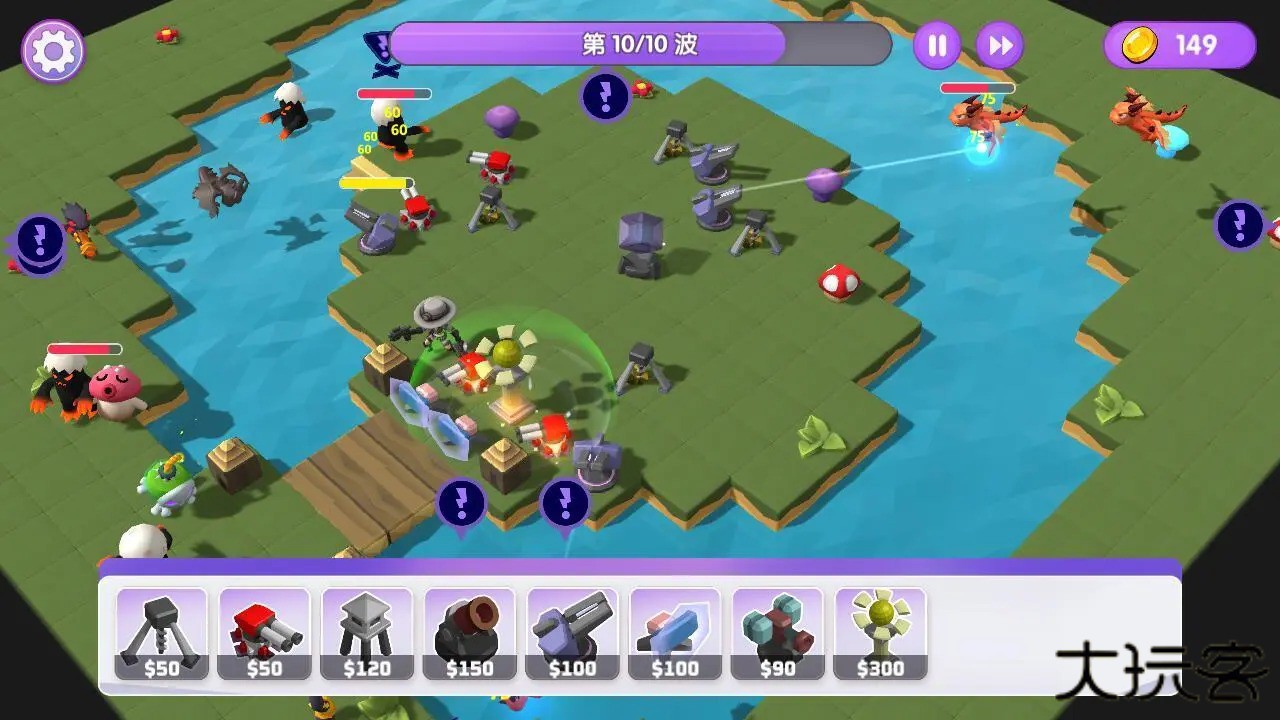Select the $50 tripod gun turret

click(162, 634)
